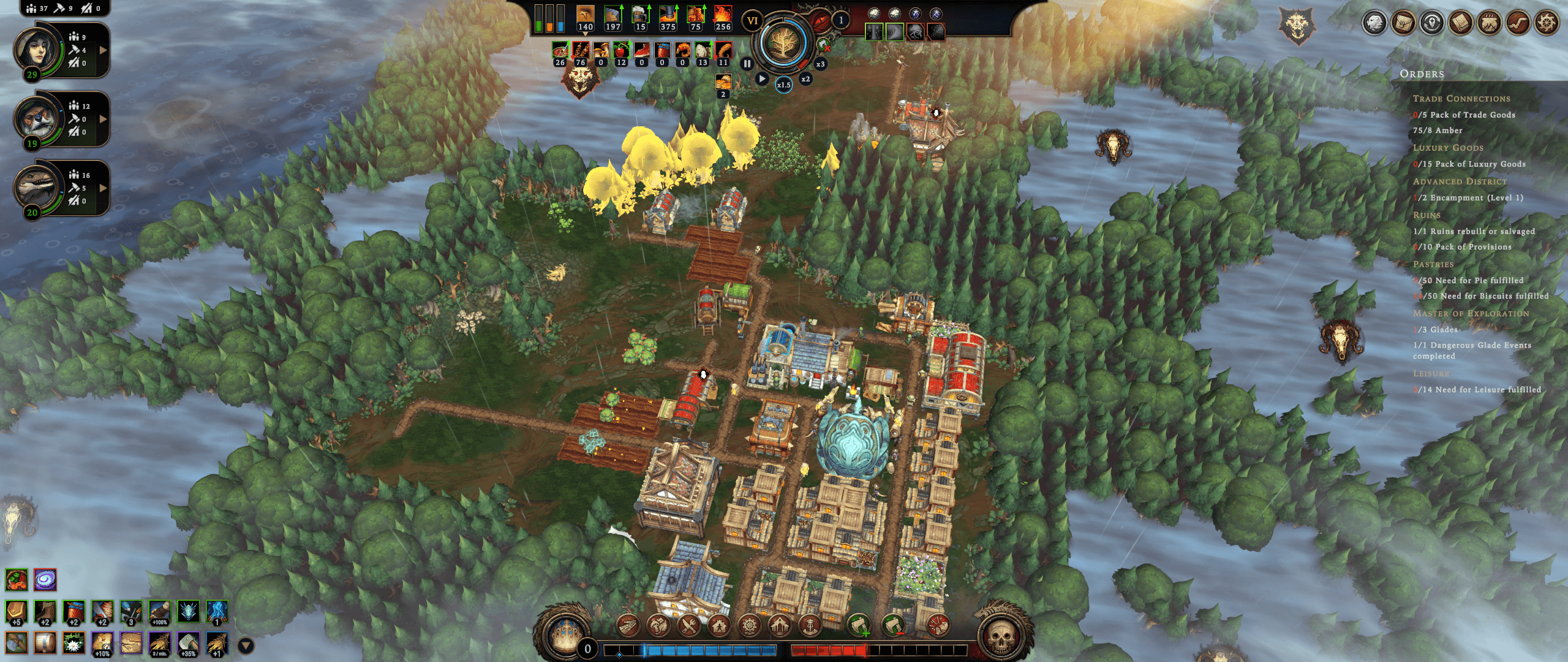Viewport: 1568px width, 662px height.
Task: Open the trends graph line icon
Action: click(x=1518, y=23)
